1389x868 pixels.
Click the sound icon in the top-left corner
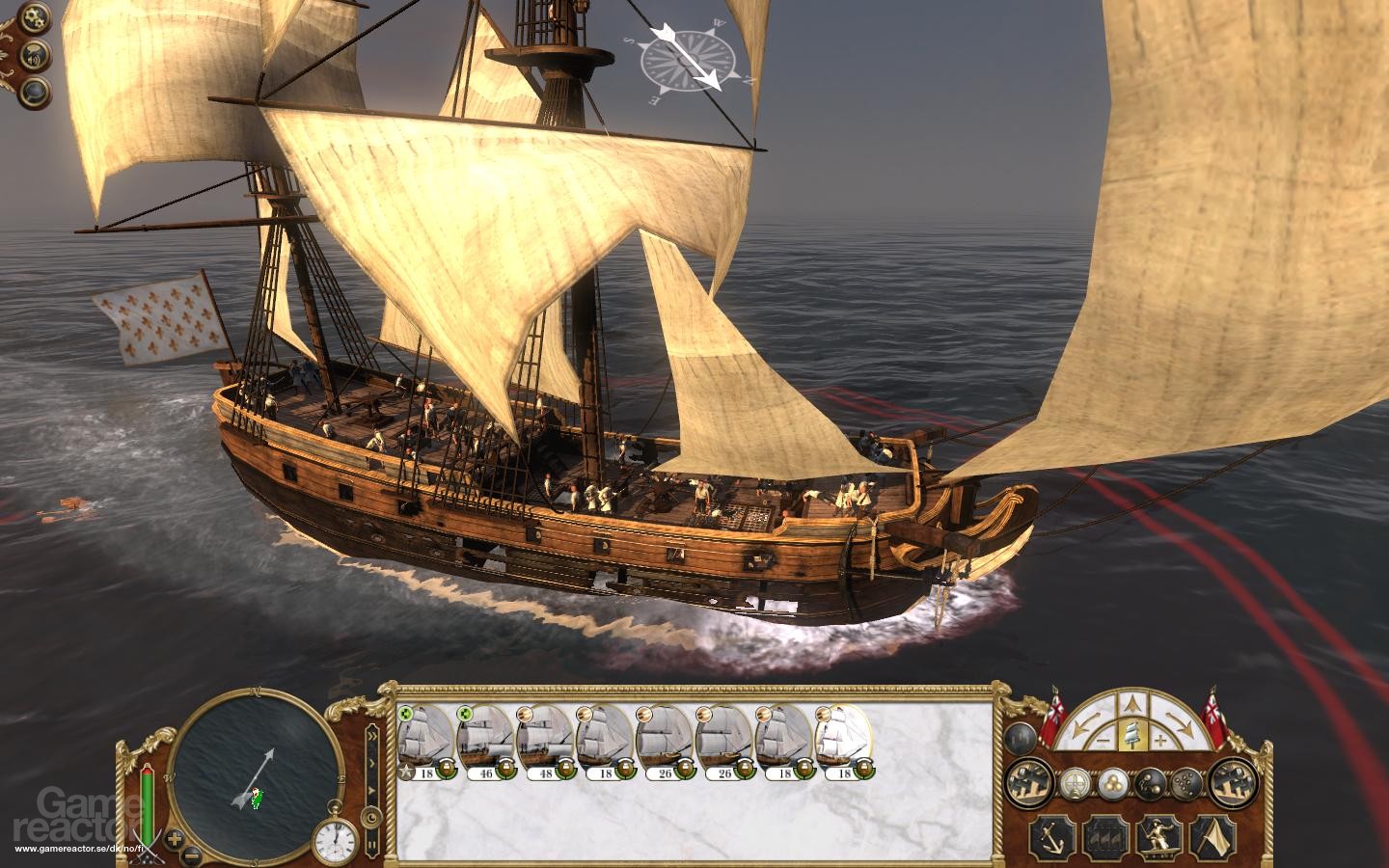[x=33, y=56]
